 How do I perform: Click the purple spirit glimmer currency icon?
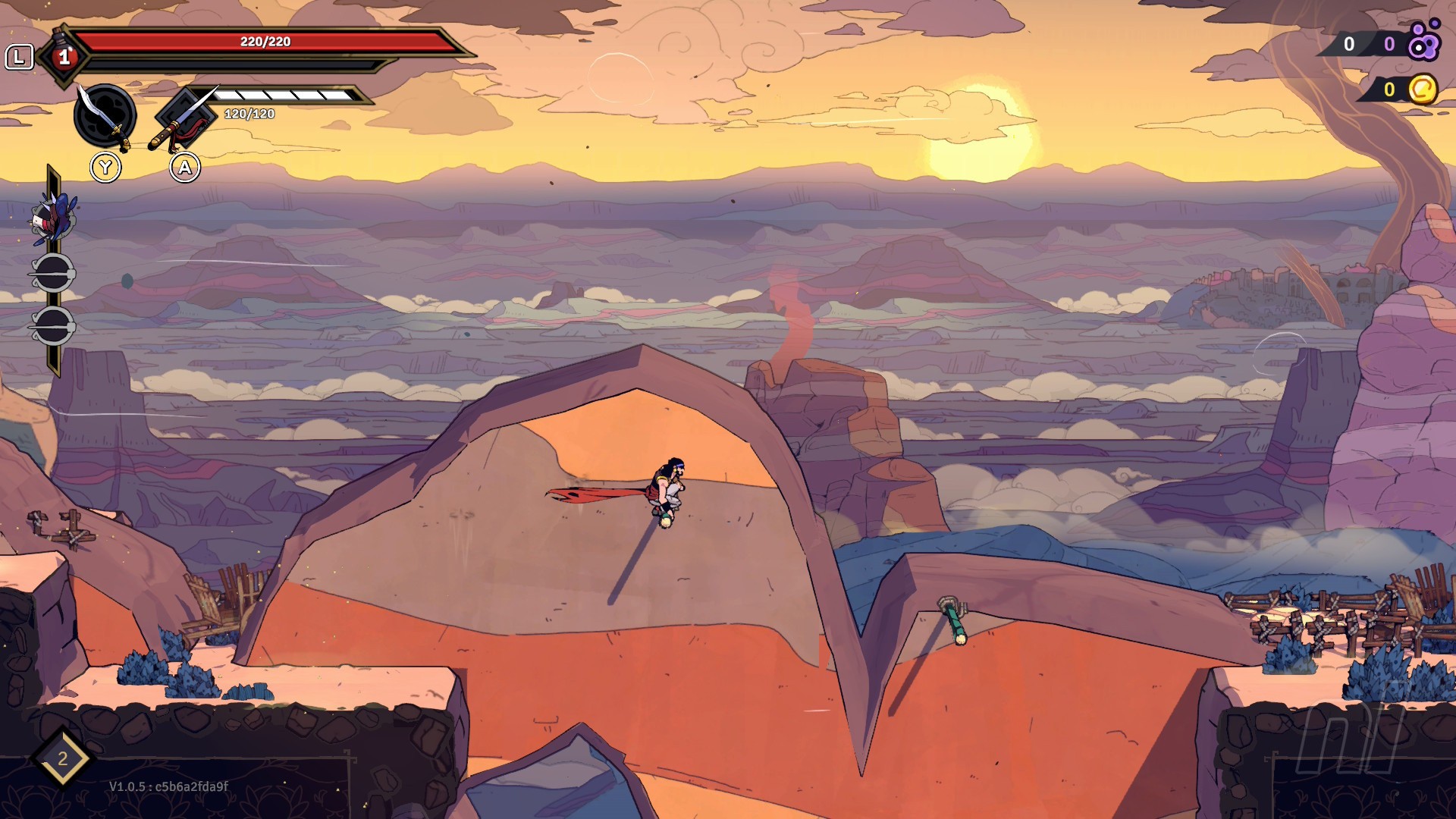1423,42
